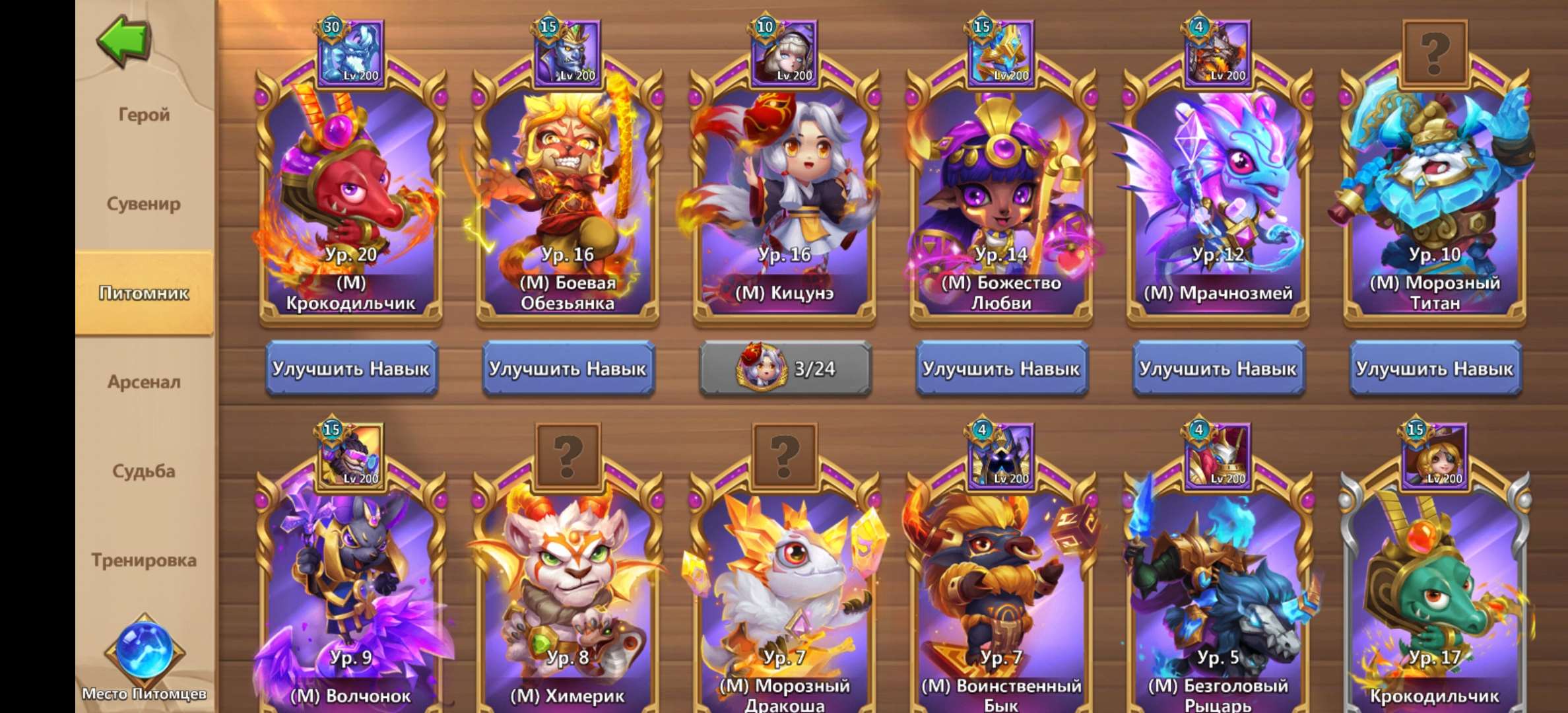Open the Сувенир section

click(147, 203)
